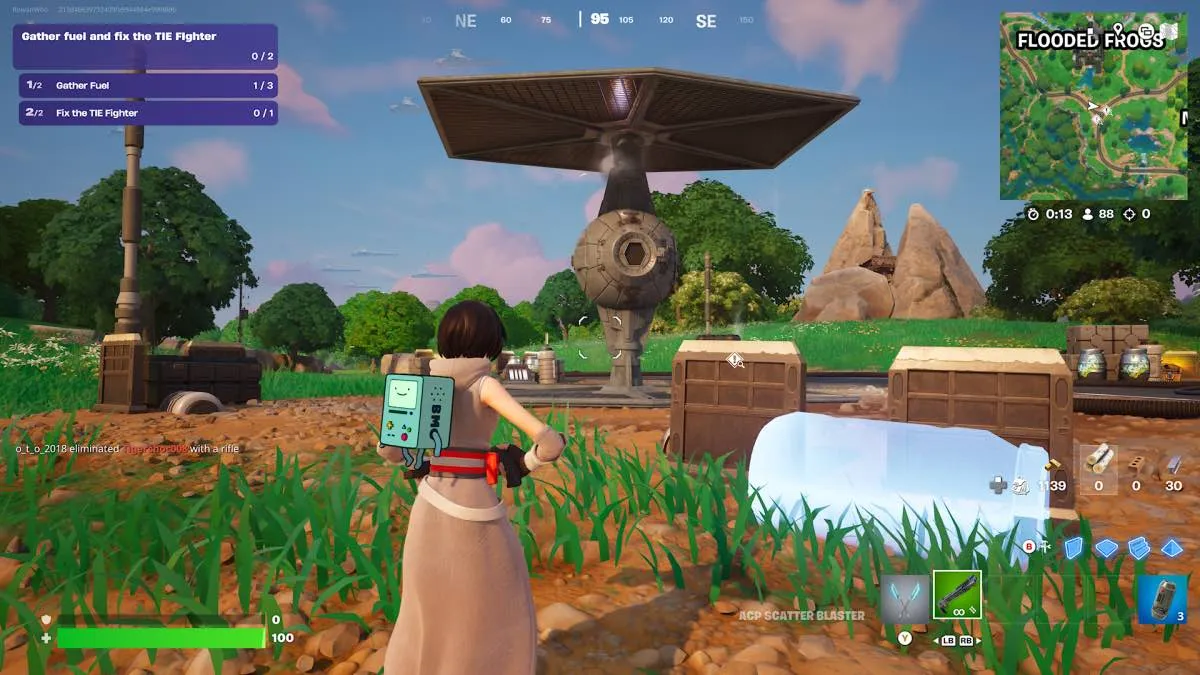
Task: Choose the stairs building piece
Action: 1139,548
